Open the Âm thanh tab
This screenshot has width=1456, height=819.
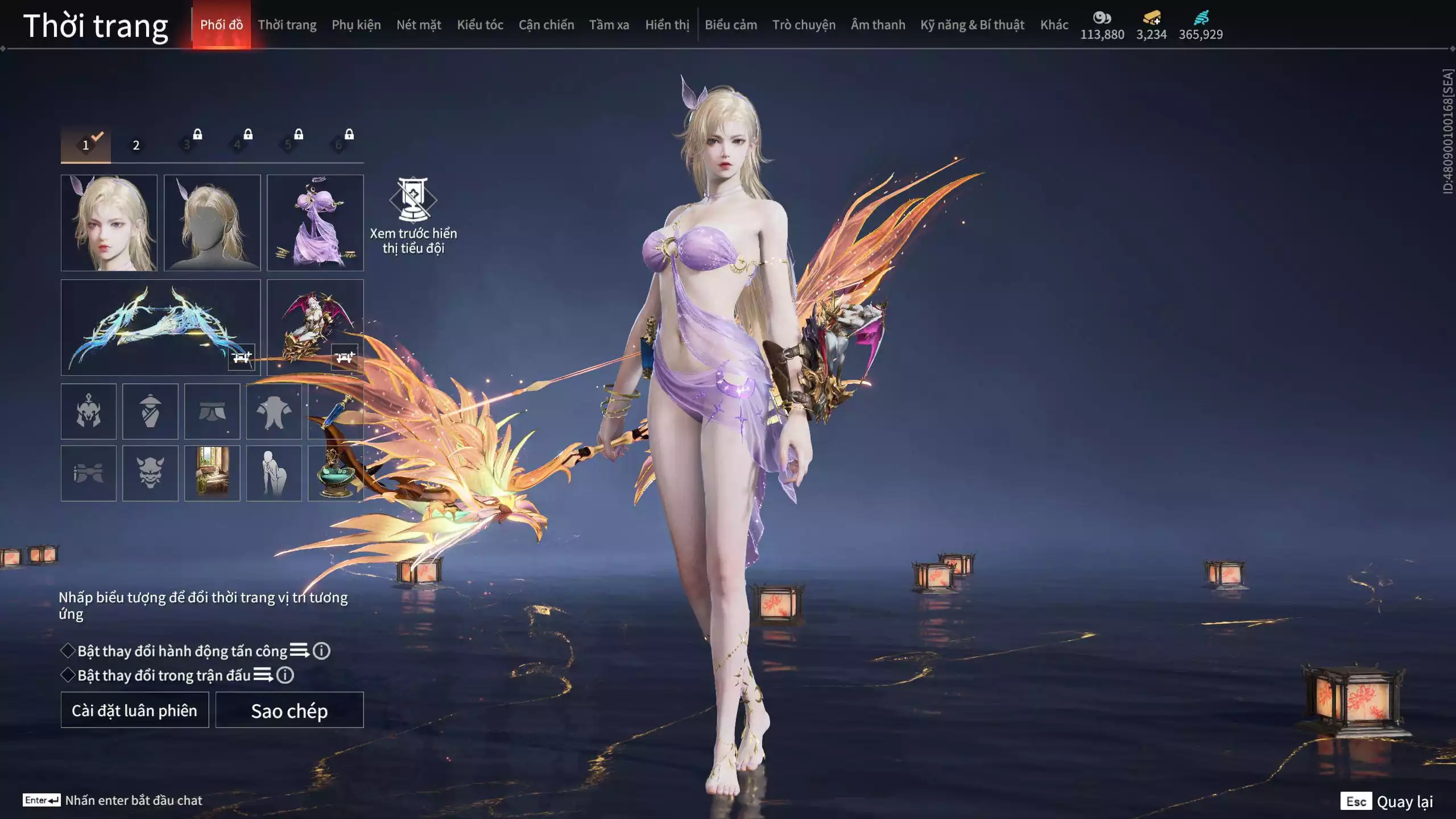pyautogui.click(x=878, y=25)
